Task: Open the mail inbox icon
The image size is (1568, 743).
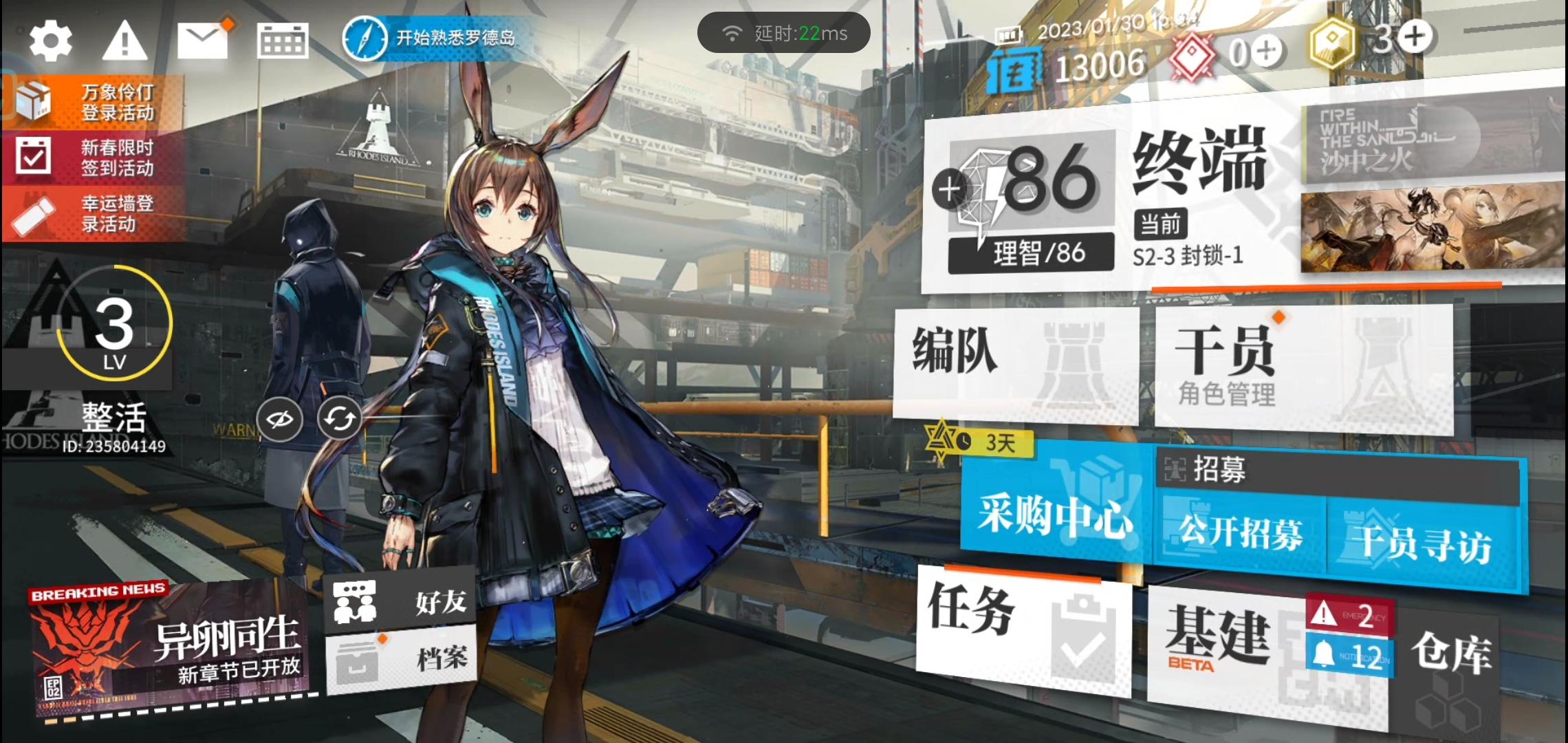Action: pyautogui.click(x=201, y=41)
